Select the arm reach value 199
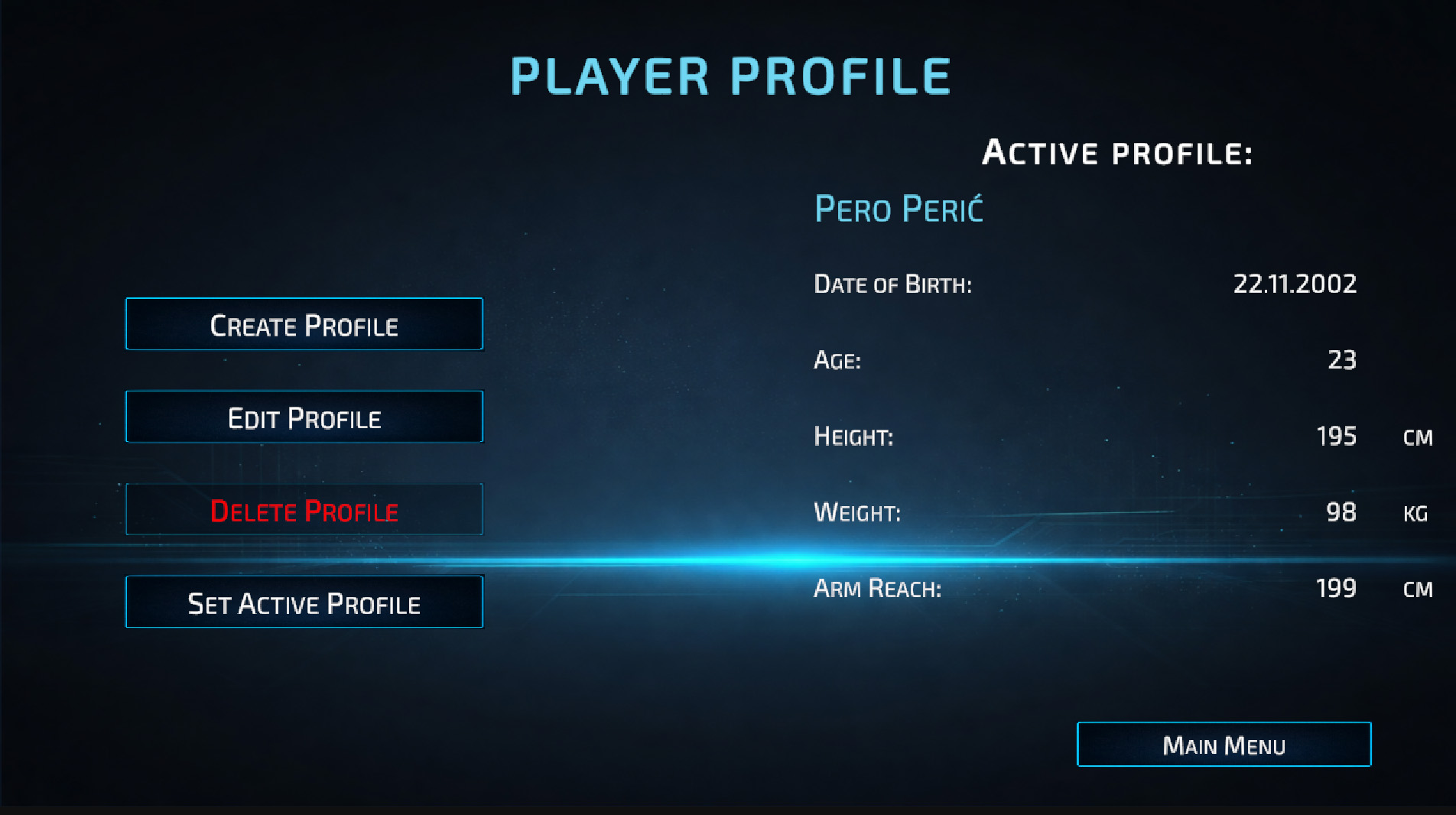This screenshot has height=815, width=1456. tap(1337, 588)
